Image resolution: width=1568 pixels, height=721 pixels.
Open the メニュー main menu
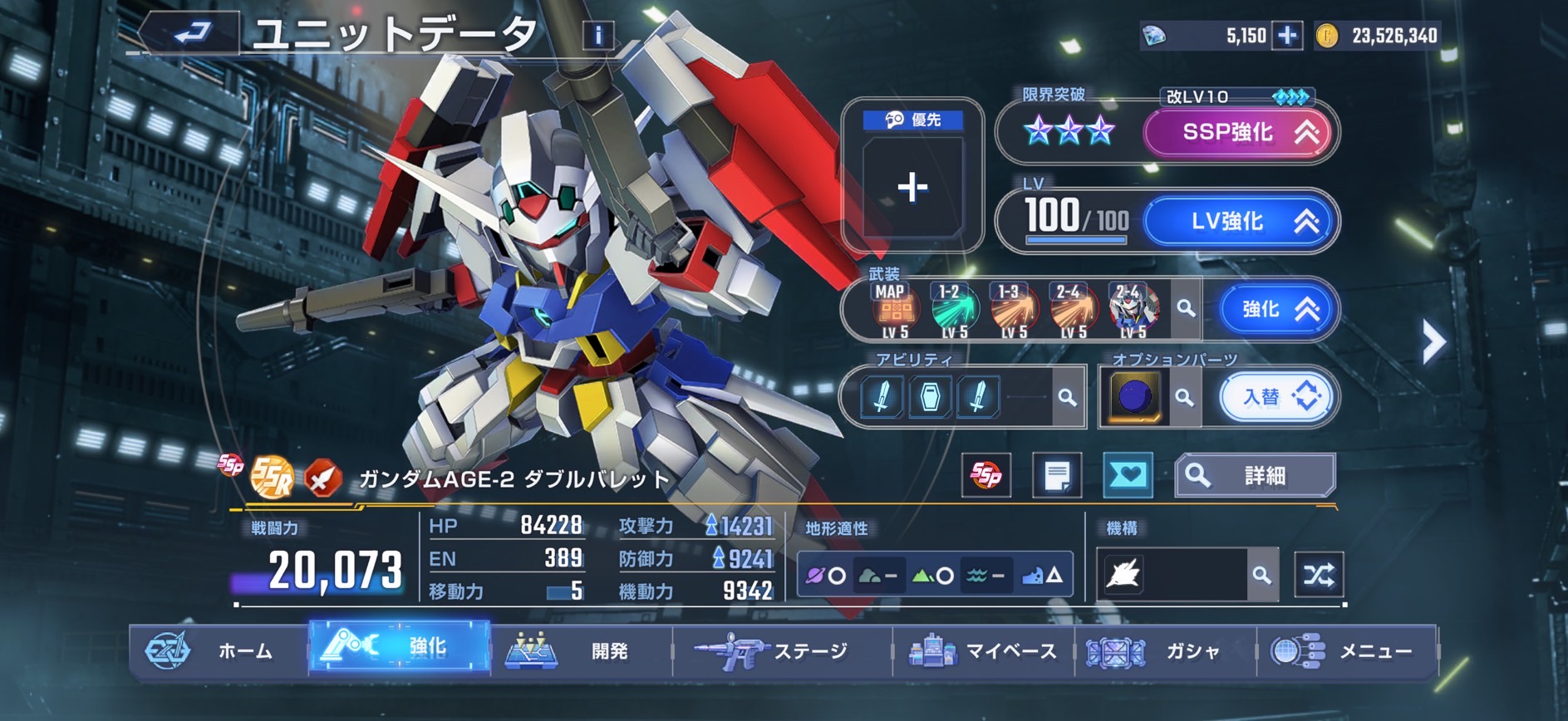coord(1346,650)
